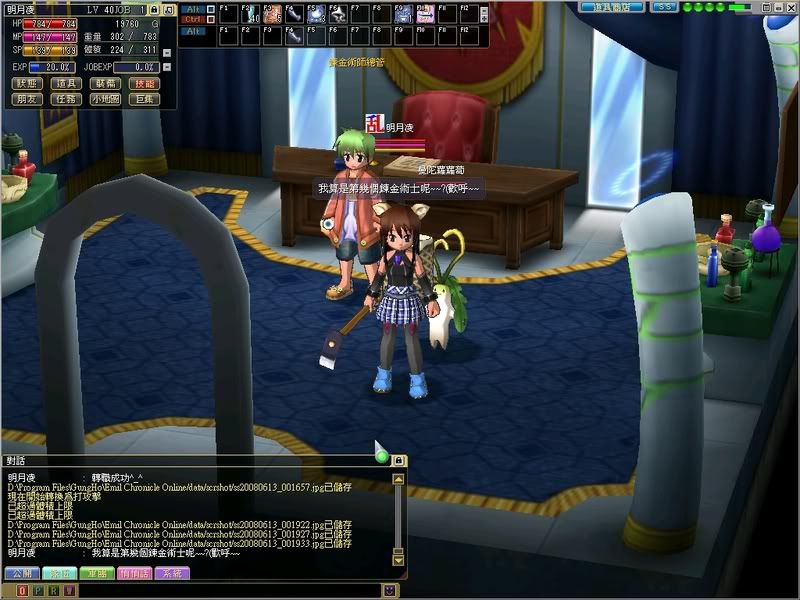Open the 技能 skills window

click(x=144, y=84)
